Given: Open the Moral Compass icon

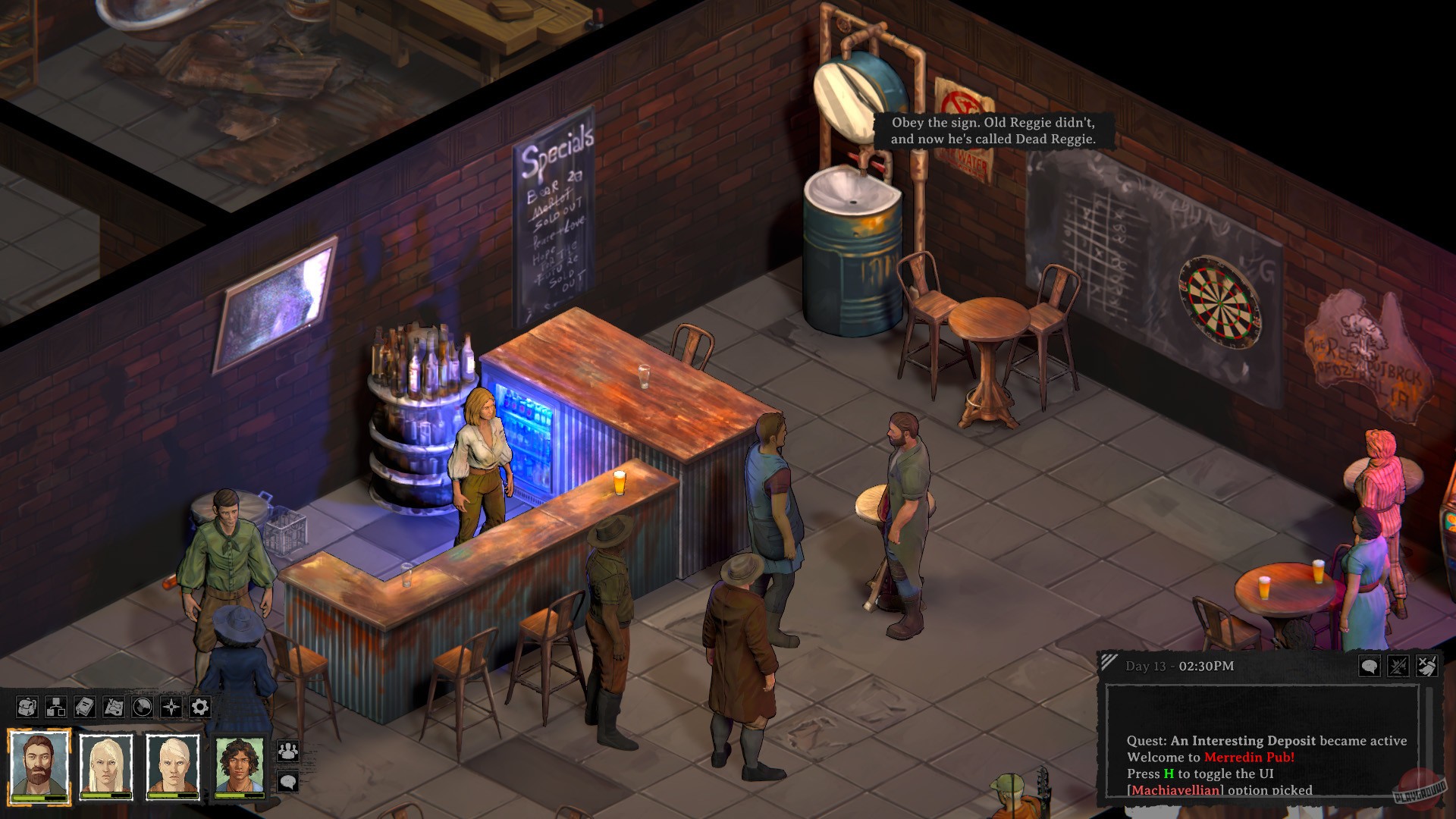Looking at the screenshot, I should tap(171, 707).
